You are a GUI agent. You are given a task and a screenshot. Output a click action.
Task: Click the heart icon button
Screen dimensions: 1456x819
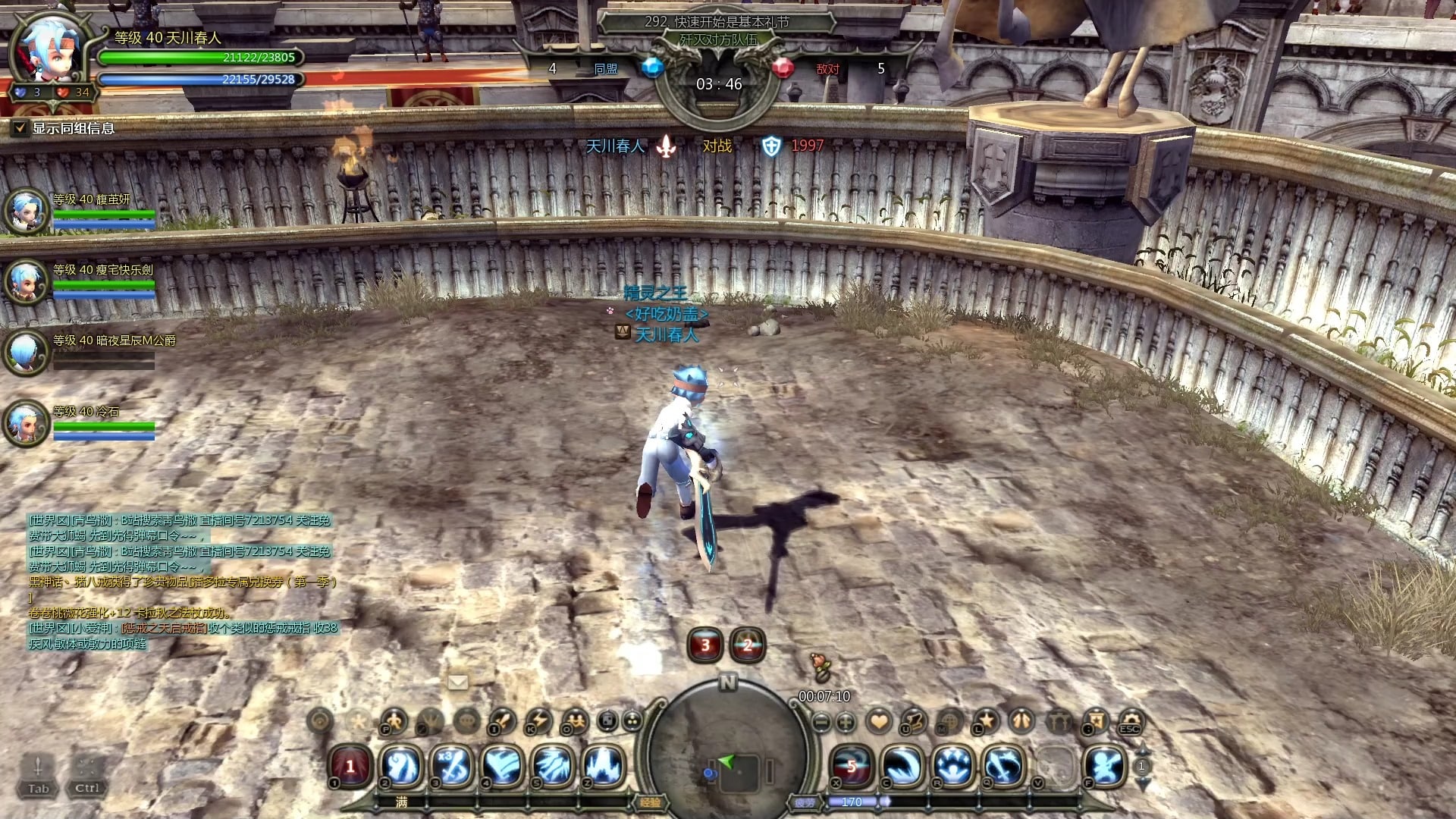[x=879, y=720]
